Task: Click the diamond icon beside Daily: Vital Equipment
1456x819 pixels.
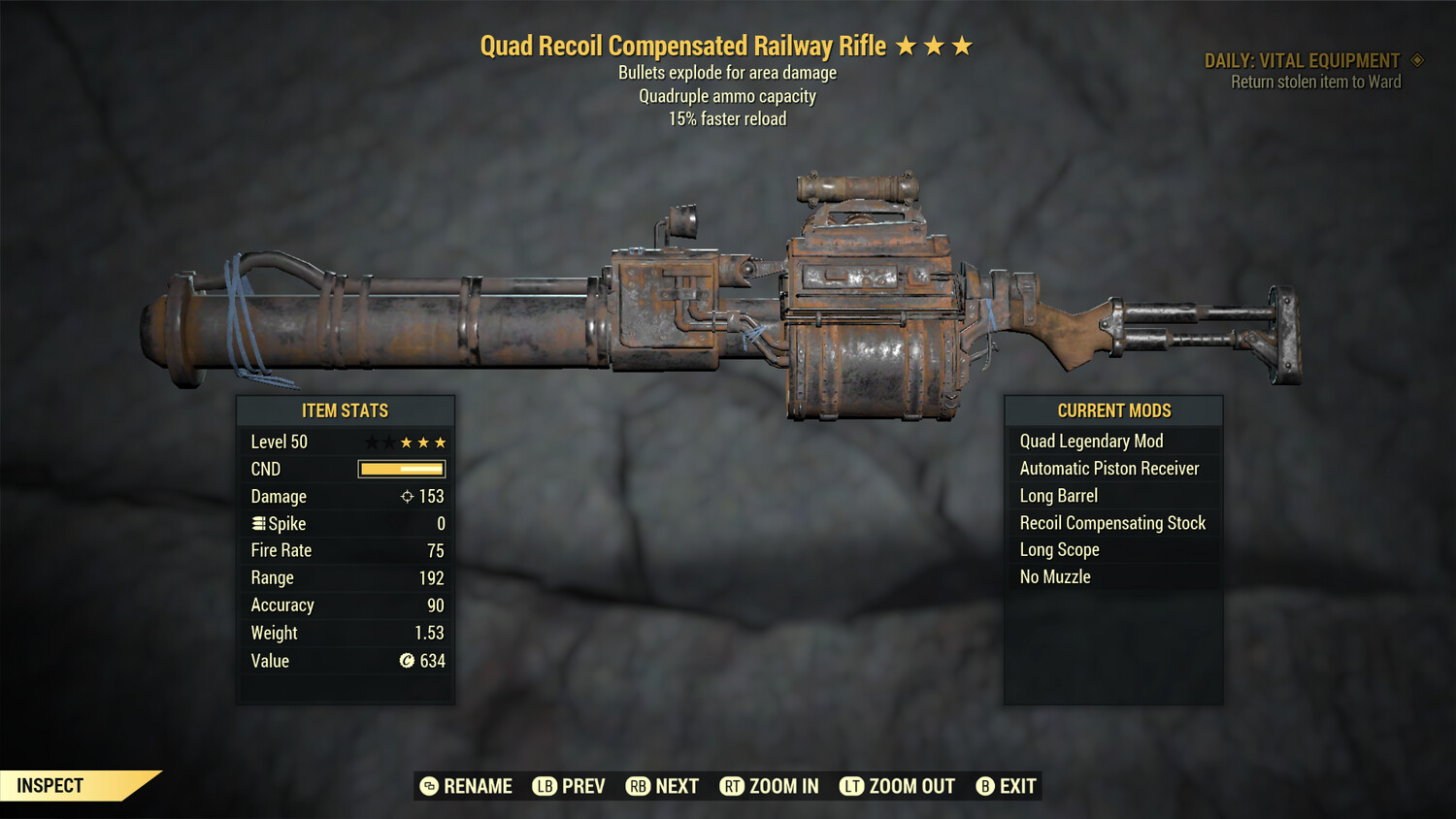Action: 1416,59
